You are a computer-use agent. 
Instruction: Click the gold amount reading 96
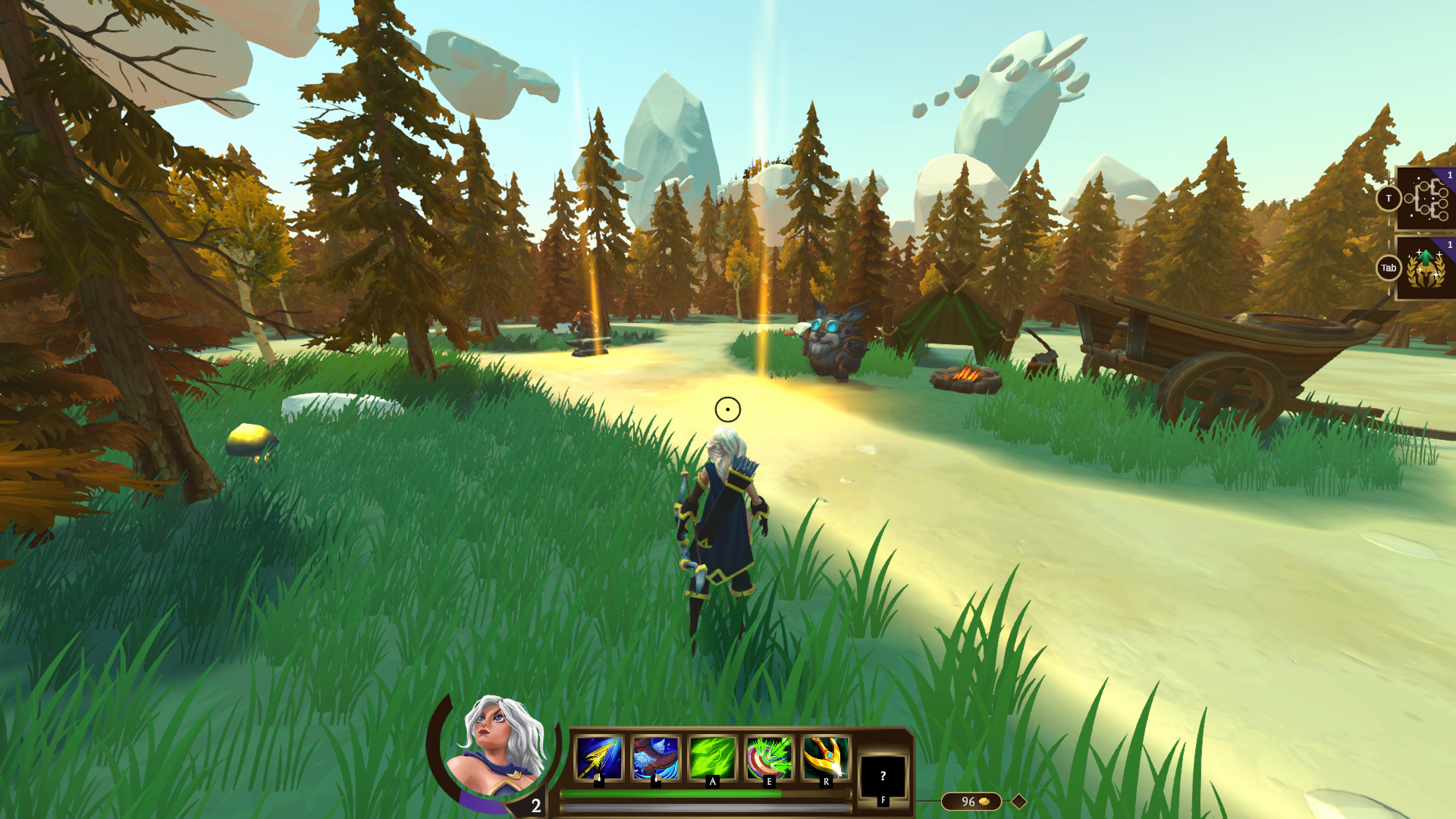click(x=968, y=800)
